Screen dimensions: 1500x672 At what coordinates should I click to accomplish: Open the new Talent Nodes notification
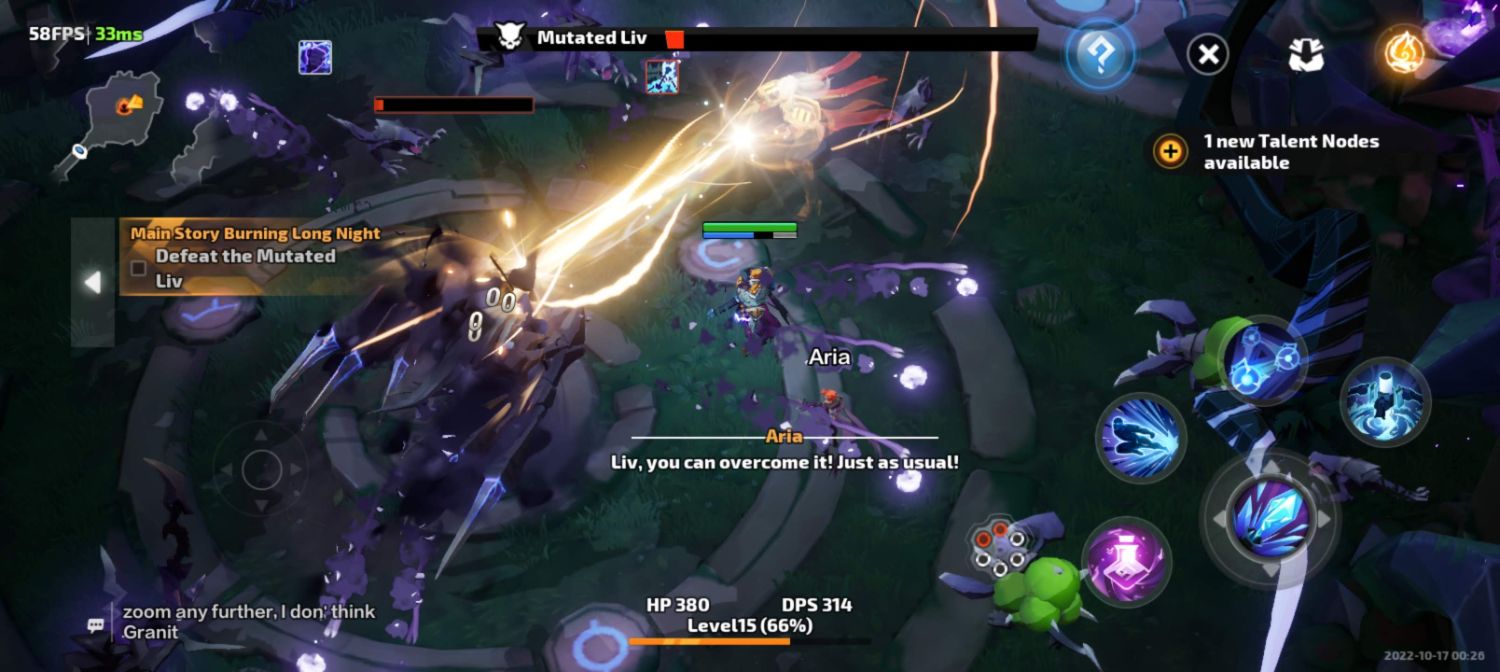coord(1275,152)
